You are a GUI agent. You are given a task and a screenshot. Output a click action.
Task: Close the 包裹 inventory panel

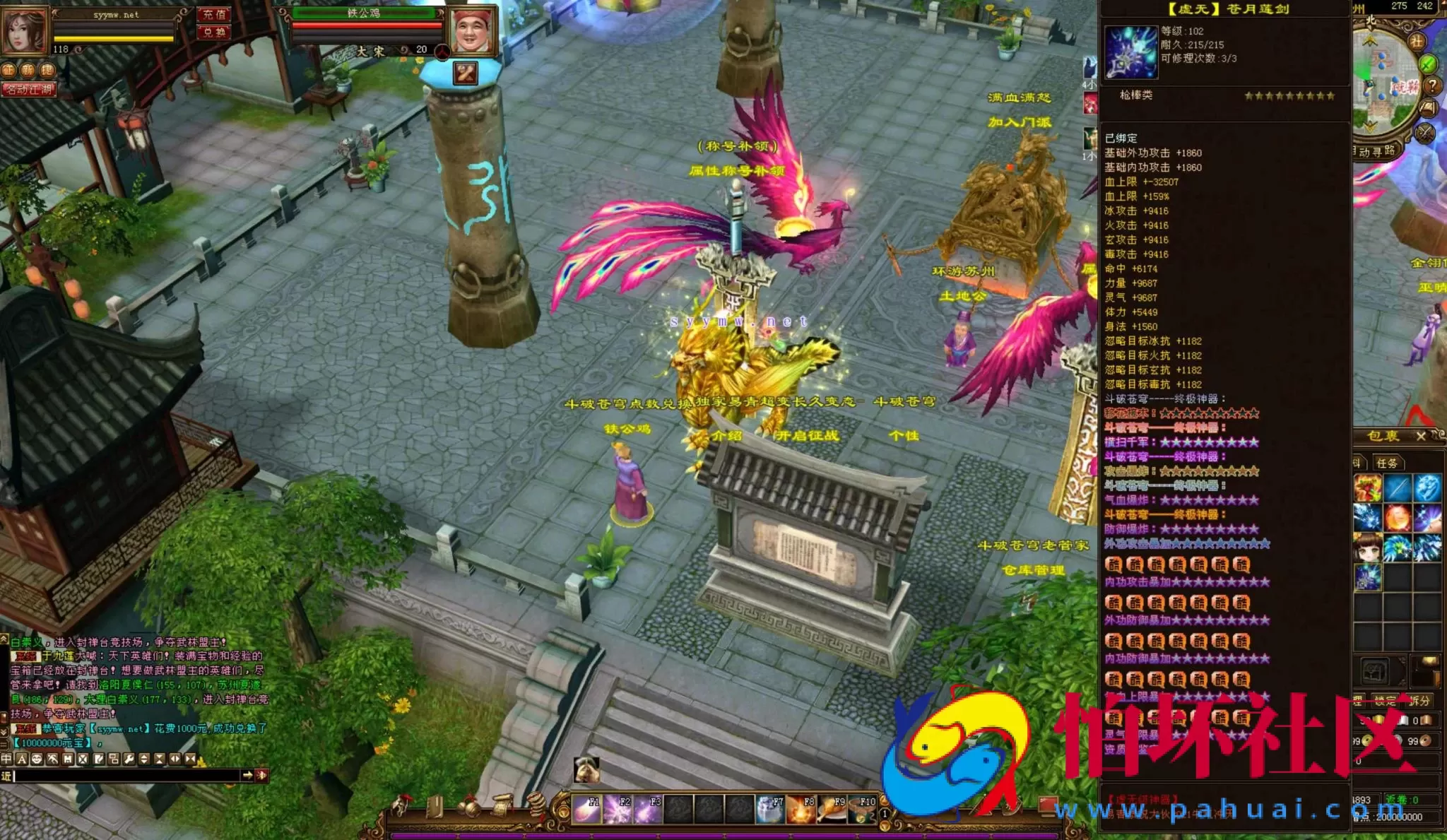click(x=1421, y=436)
